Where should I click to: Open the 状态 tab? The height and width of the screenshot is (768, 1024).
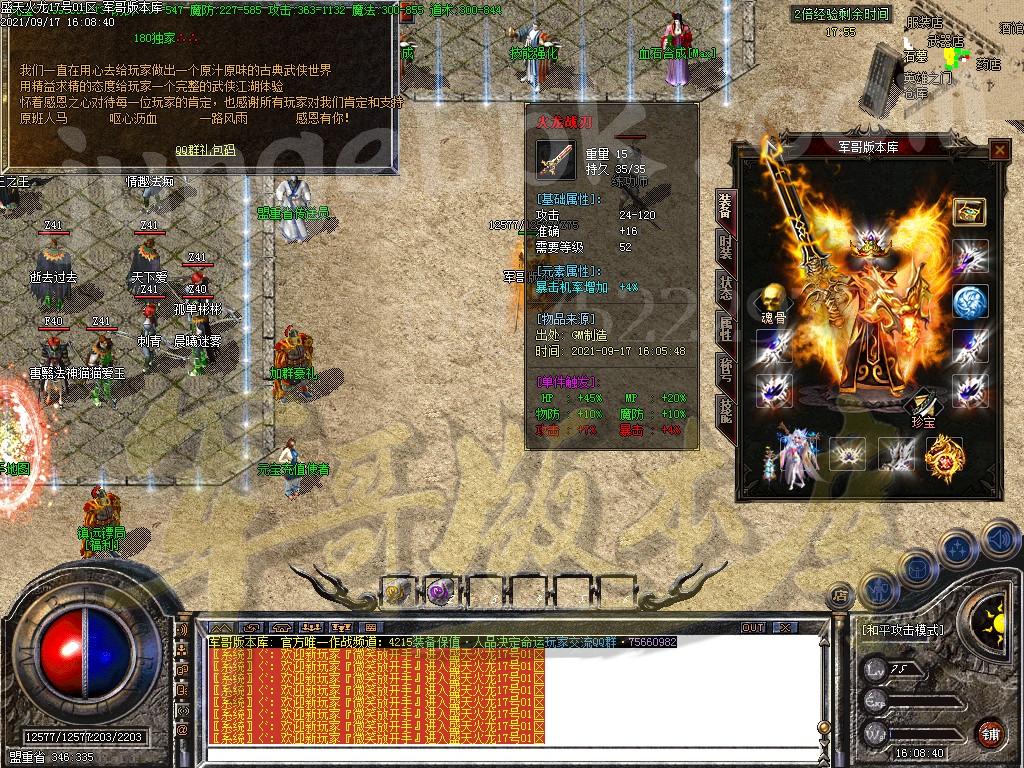point(724,286)
